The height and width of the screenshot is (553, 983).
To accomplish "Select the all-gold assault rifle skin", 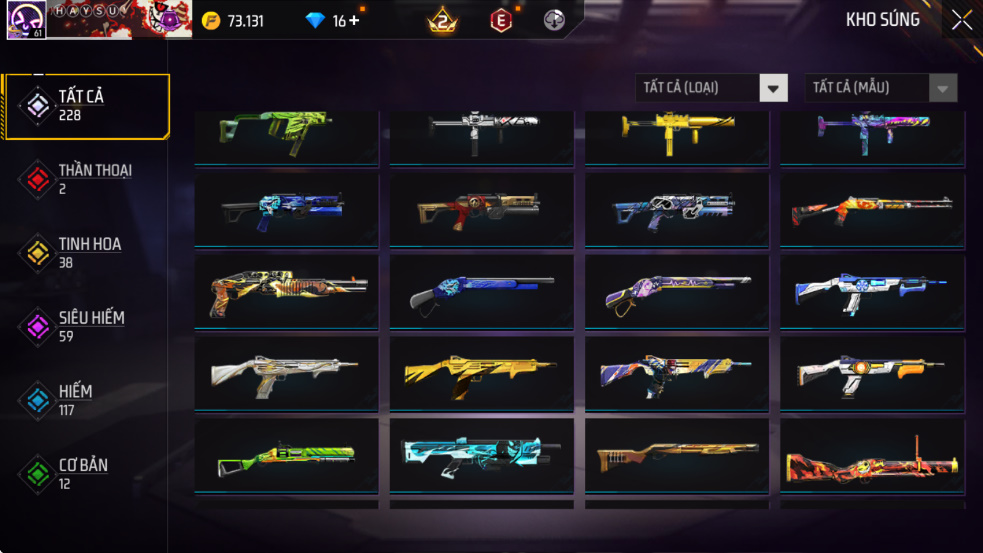I will click(481, 373).
